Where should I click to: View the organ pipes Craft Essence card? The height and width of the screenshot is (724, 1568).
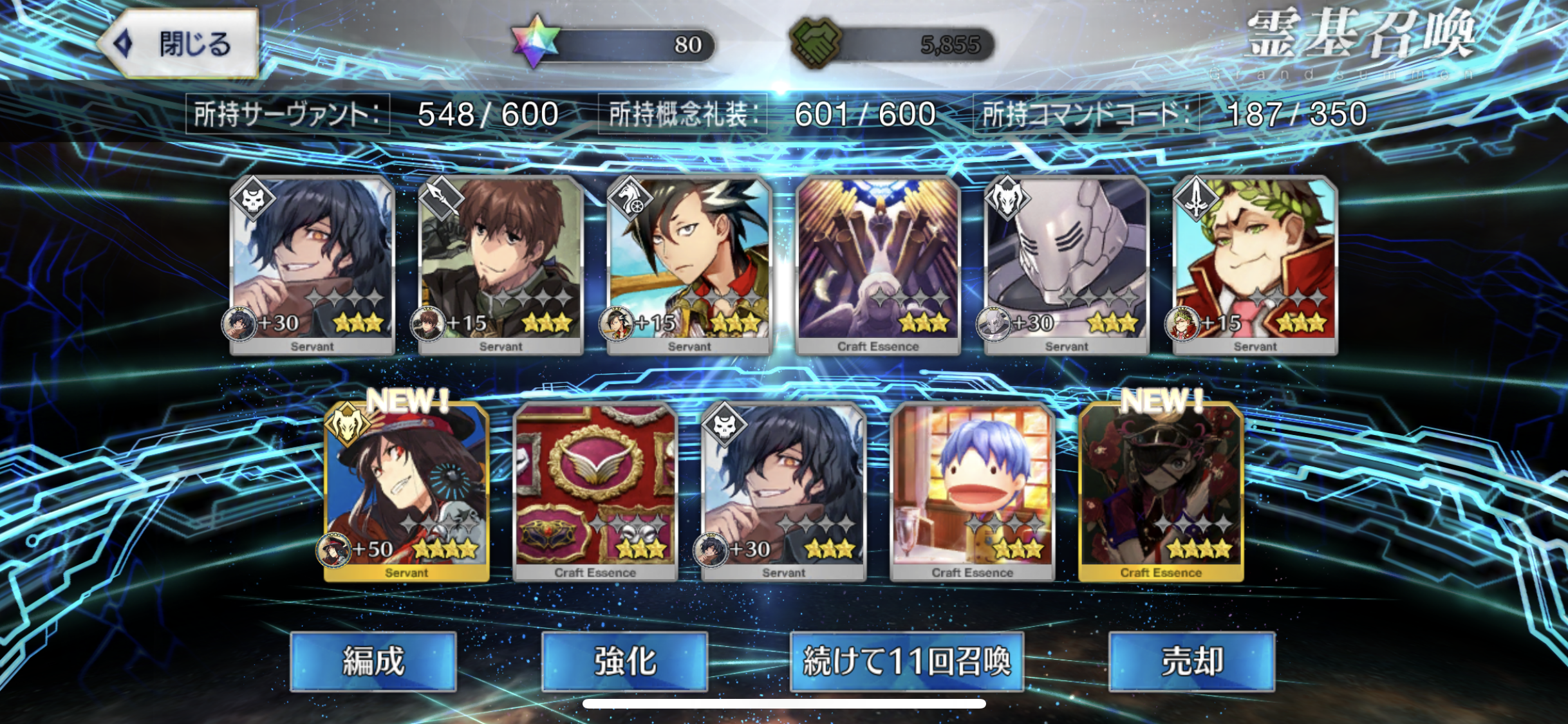tap(878, 264)
